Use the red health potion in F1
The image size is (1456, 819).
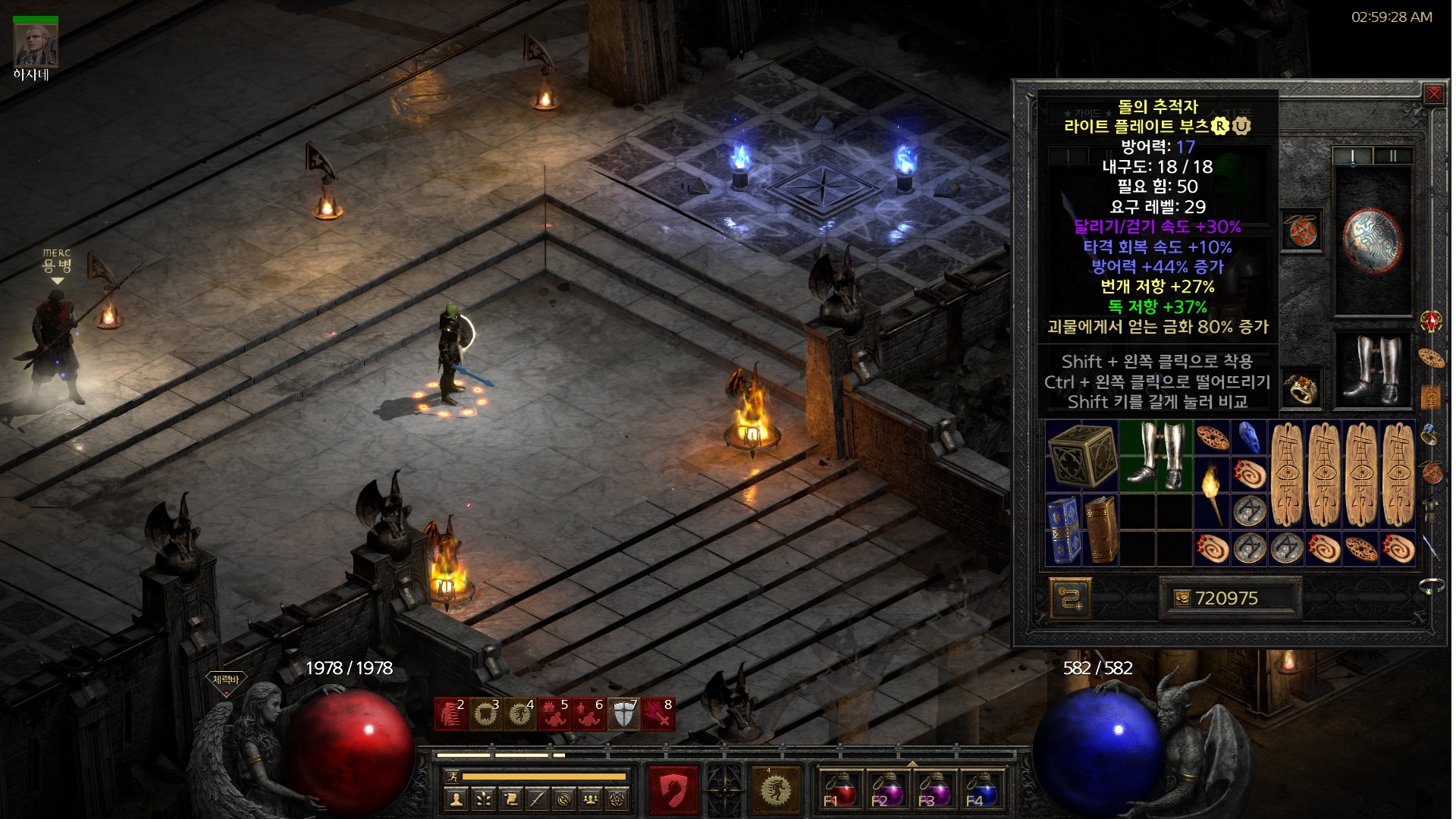tap(839, 789)
